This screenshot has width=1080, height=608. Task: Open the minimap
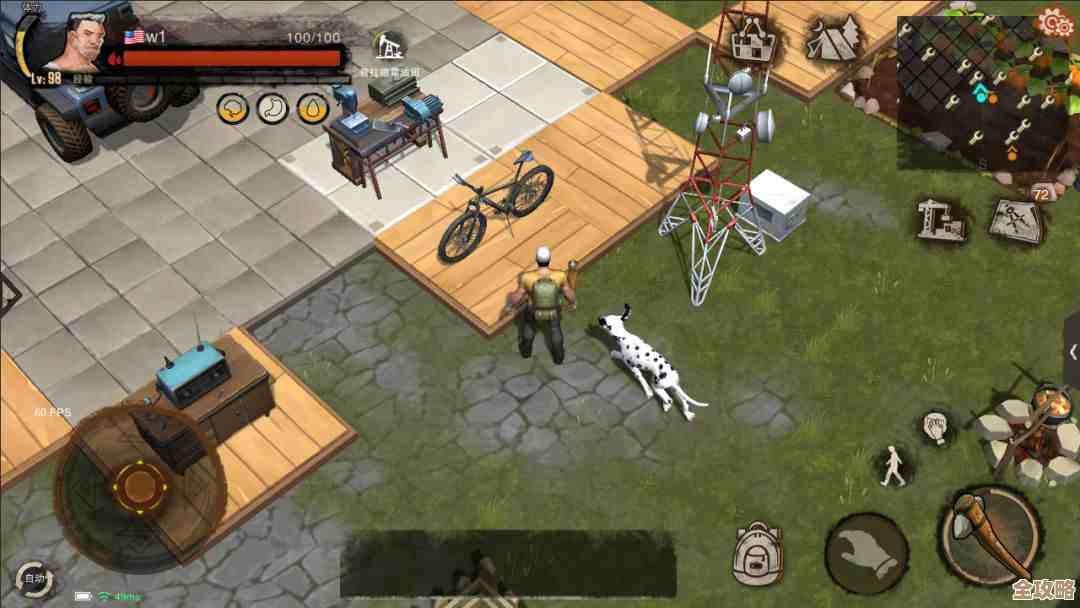[x=986, y=93]
